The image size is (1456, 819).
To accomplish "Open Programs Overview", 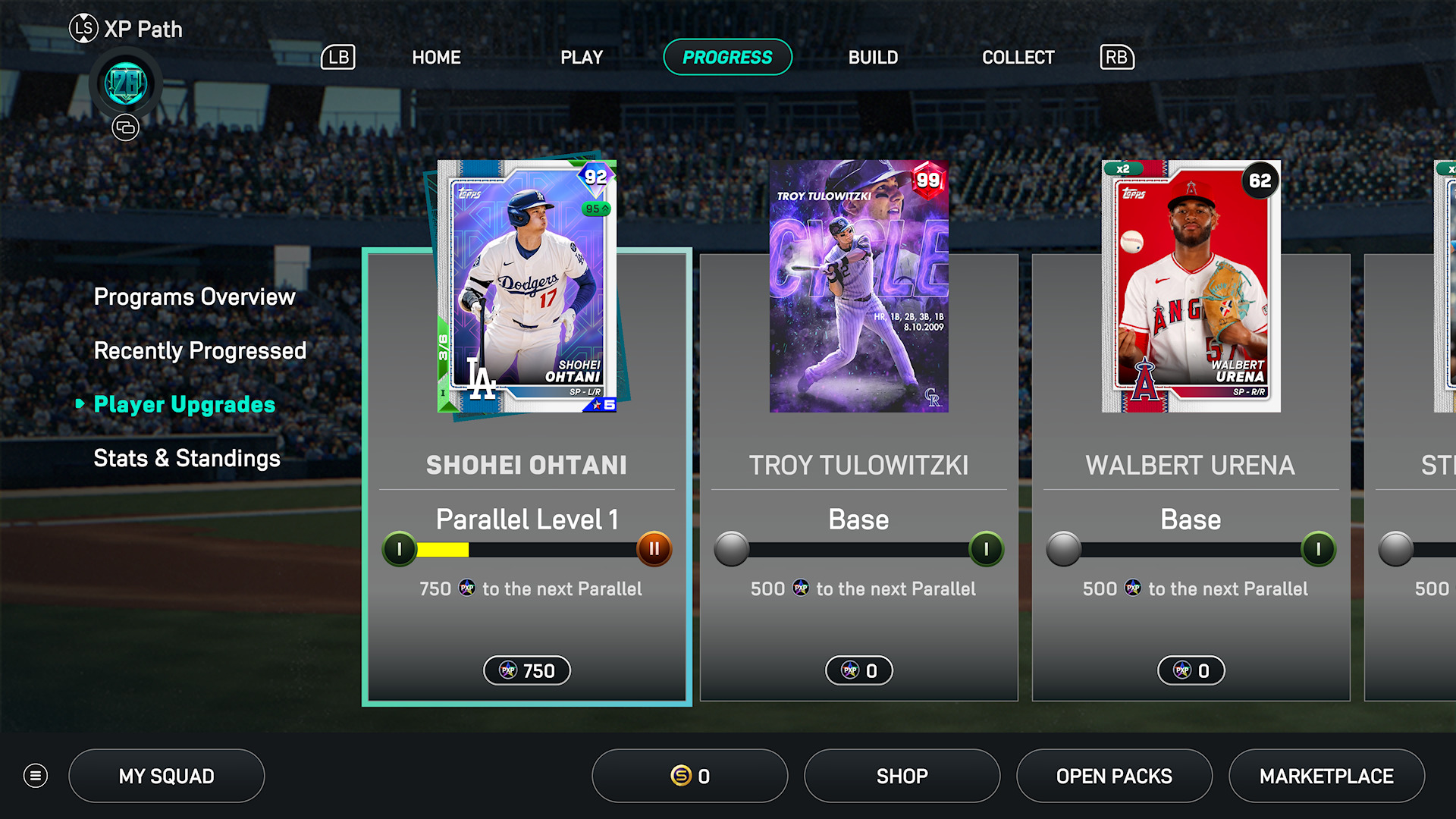I will tap(194, 297).
